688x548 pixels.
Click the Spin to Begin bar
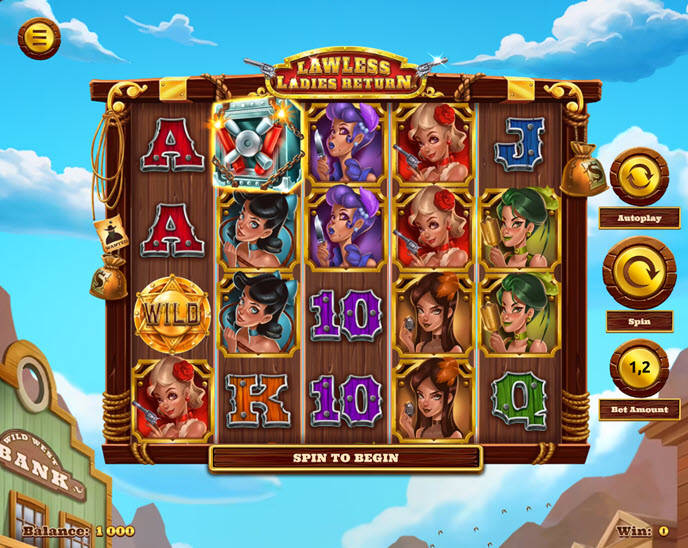point(345,458)
